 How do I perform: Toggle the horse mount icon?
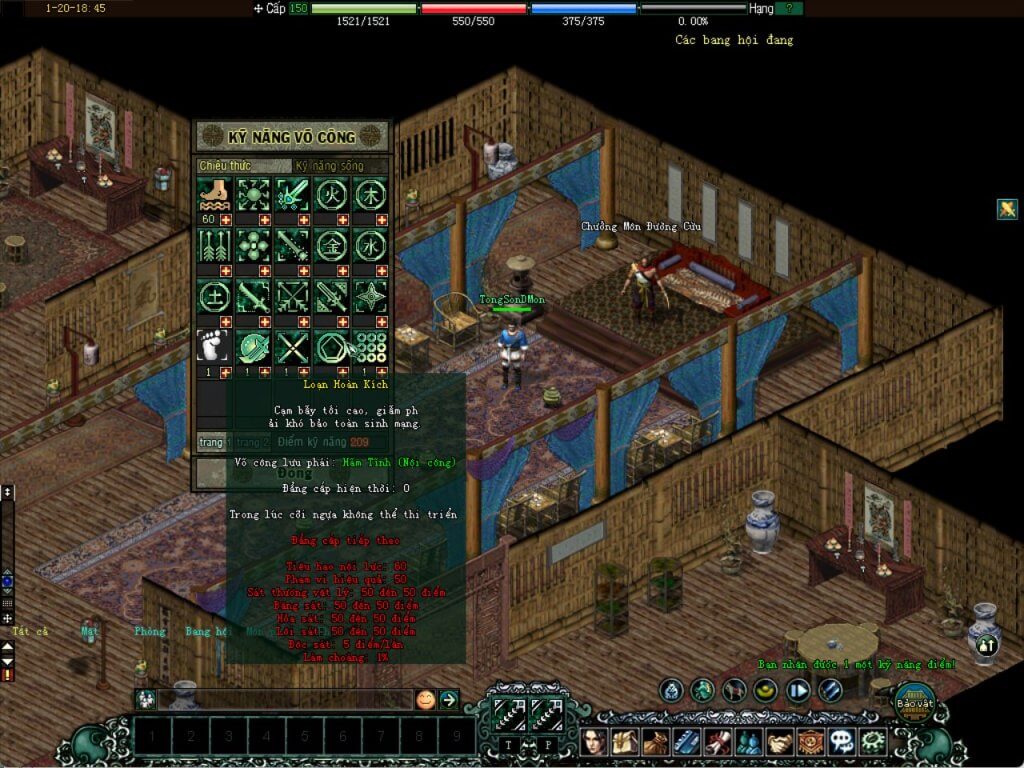734,690
